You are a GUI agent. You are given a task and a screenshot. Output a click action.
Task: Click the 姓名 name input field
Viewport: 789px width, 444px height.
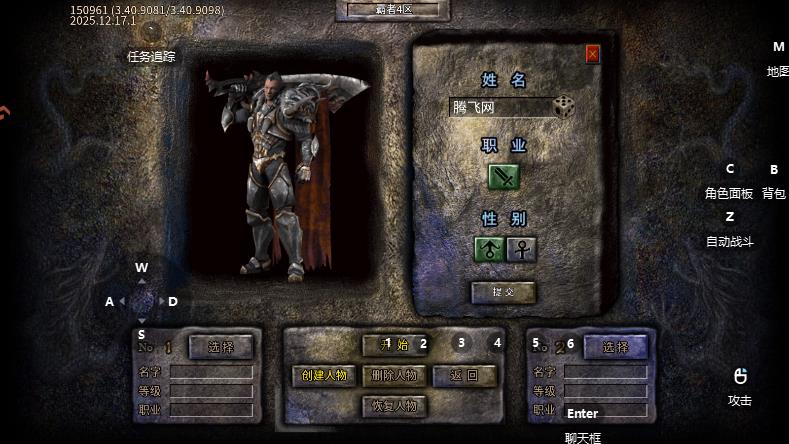pos(500,107)
